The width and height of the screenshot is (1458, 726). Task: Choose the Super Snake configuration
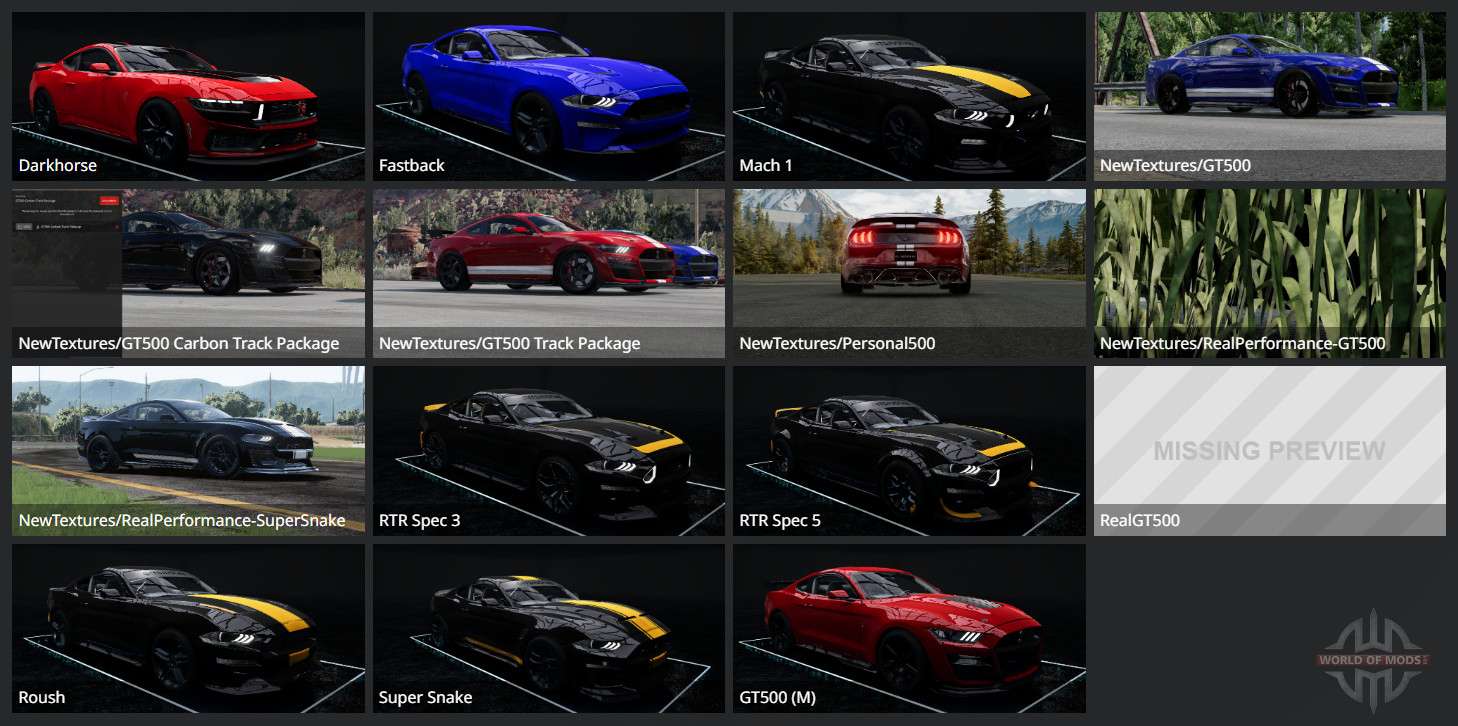point(549,628)
